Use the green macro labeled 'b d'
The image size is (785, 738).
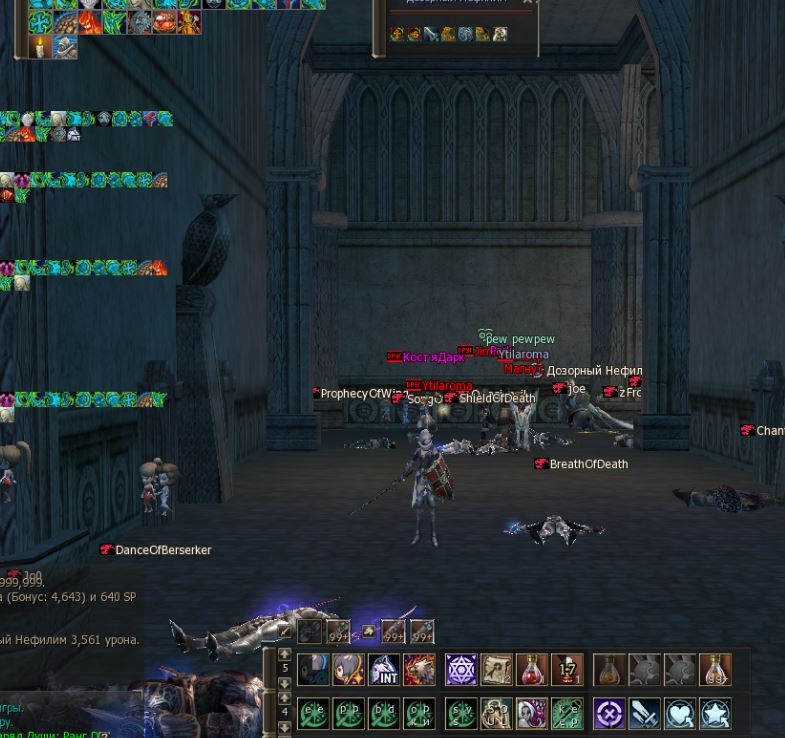(x=384, y=714)
